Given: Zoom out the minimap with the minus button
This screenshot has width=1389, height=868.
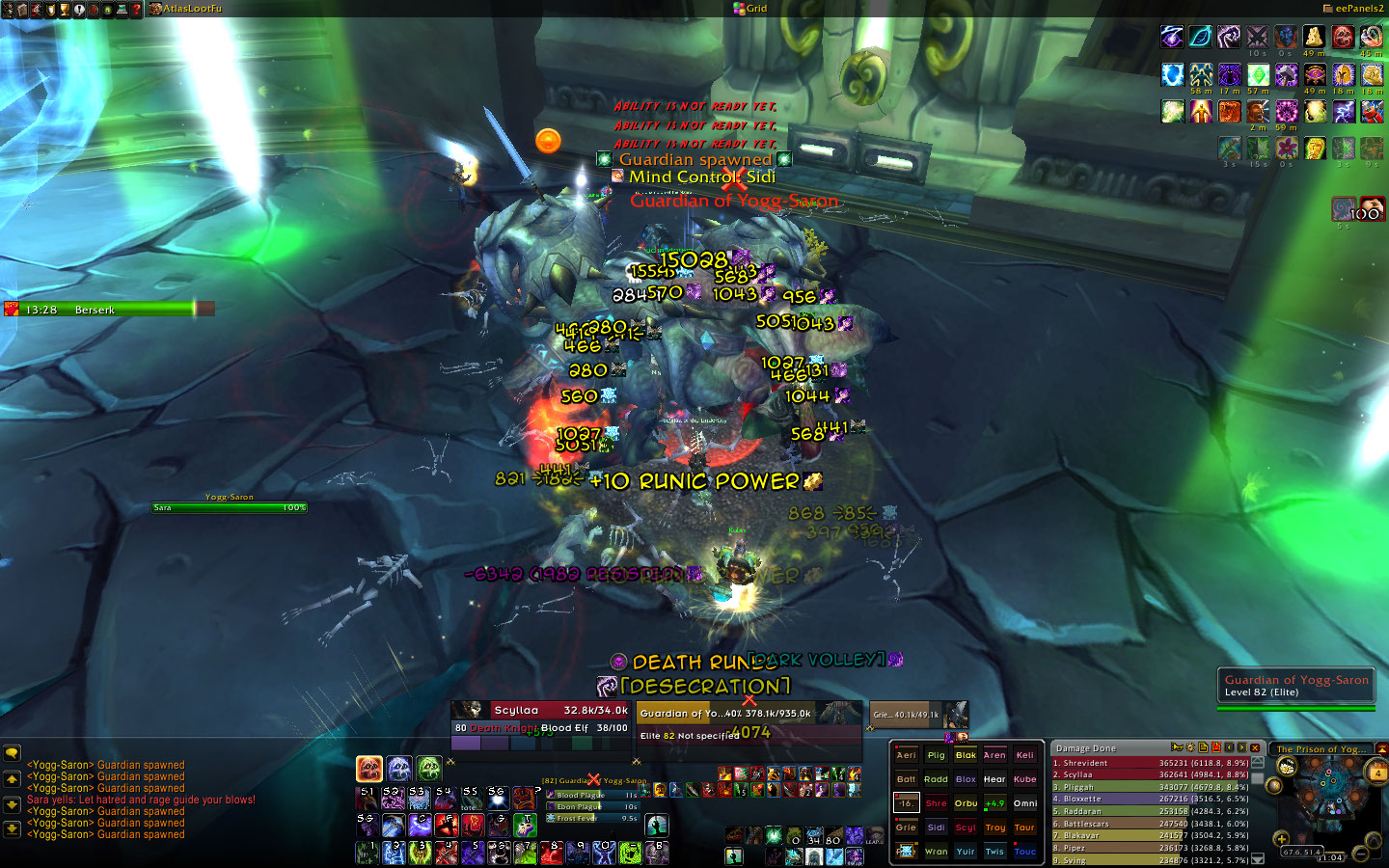Looking at the screenshot, I should (1360, 854).
